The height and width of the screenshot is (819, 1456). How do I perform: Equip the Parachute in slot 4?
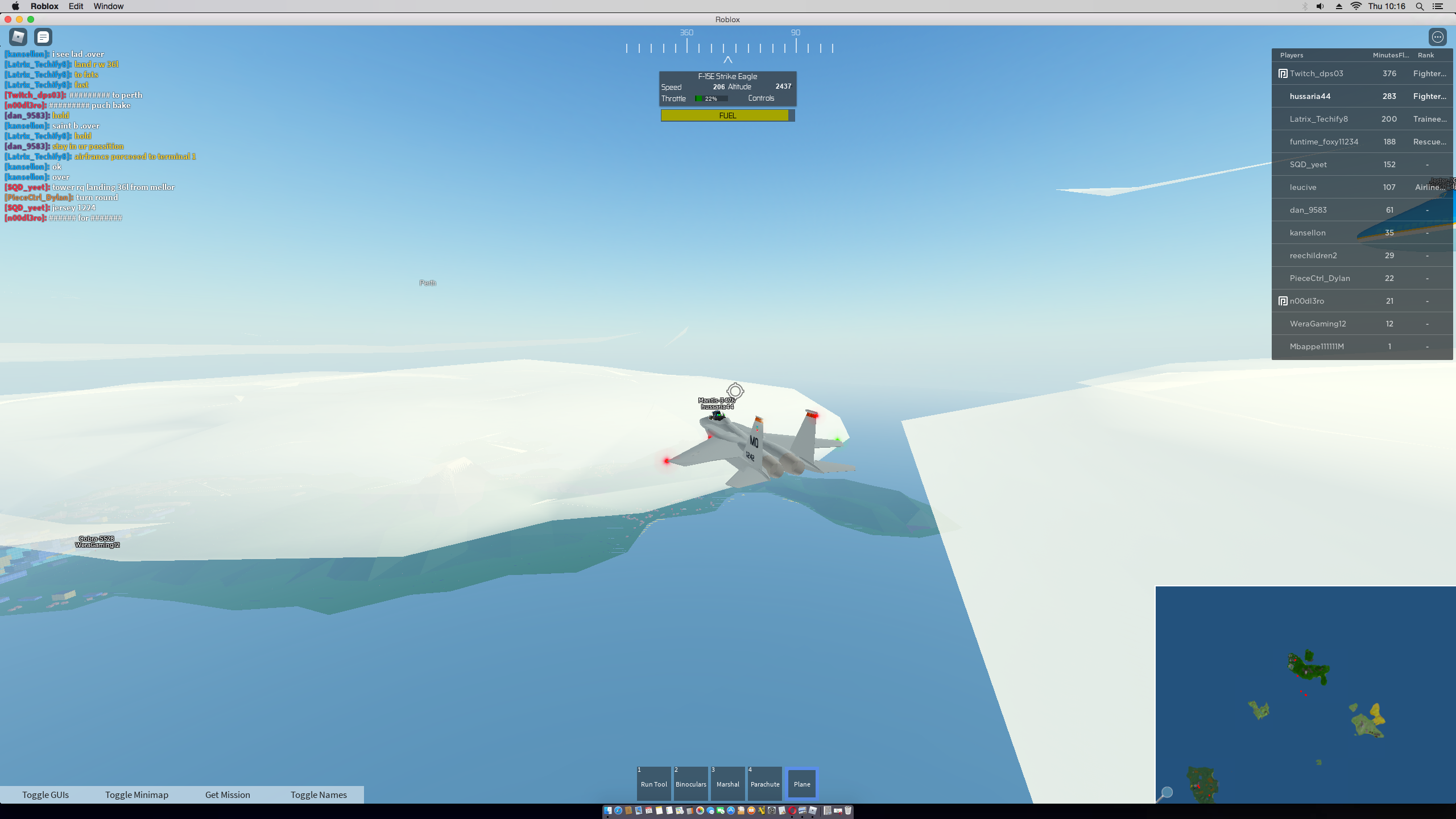764,783
